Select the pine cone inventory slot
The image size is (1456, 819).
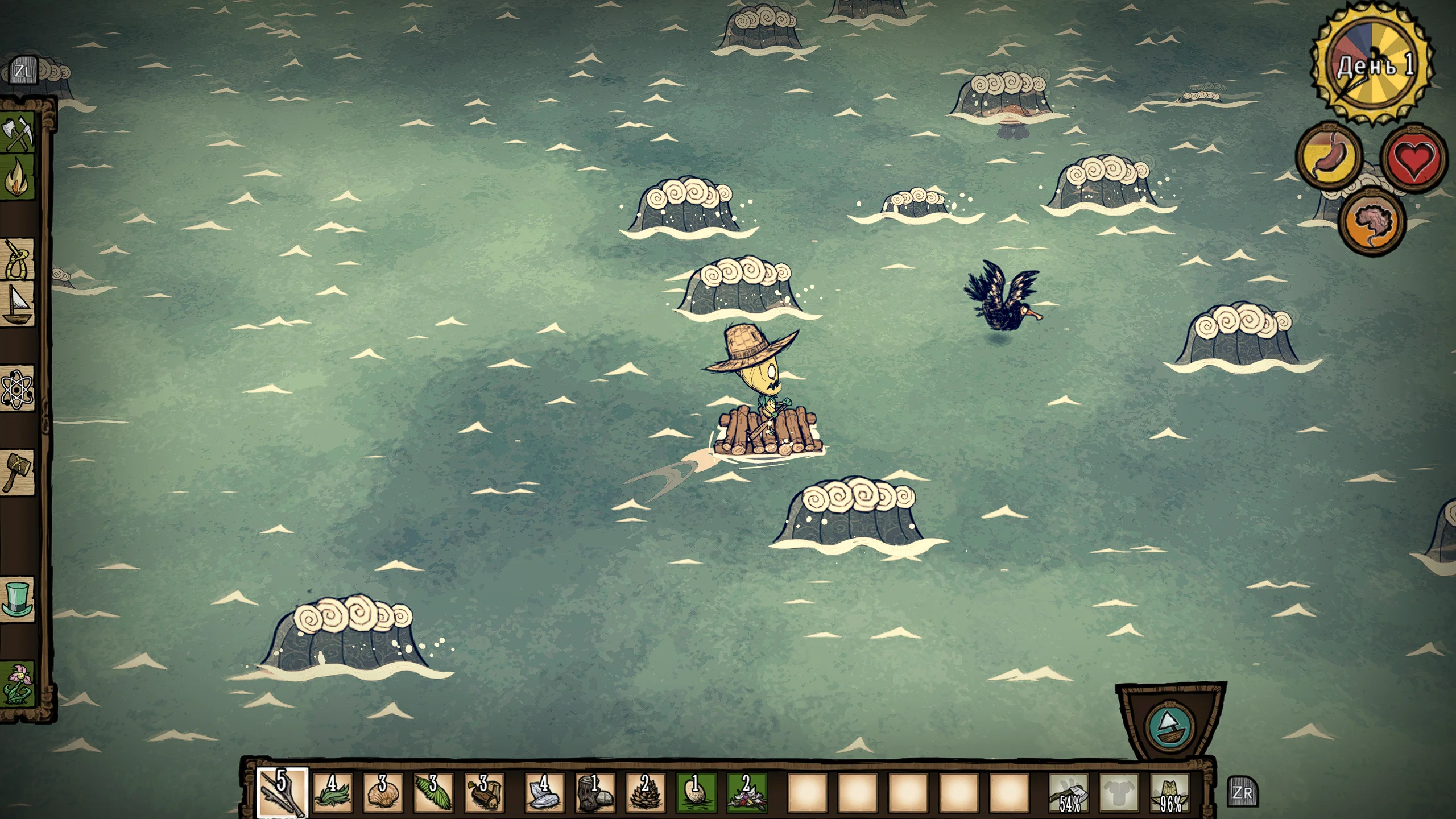coord(645,792)
